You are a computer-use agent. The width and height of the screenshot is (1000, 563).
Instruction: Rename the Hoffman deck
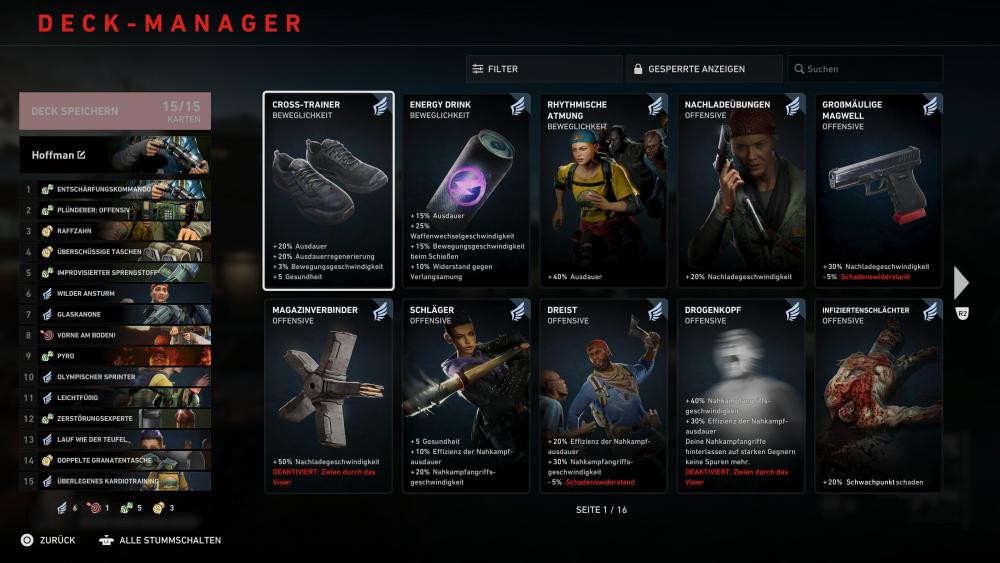[80, 155]
